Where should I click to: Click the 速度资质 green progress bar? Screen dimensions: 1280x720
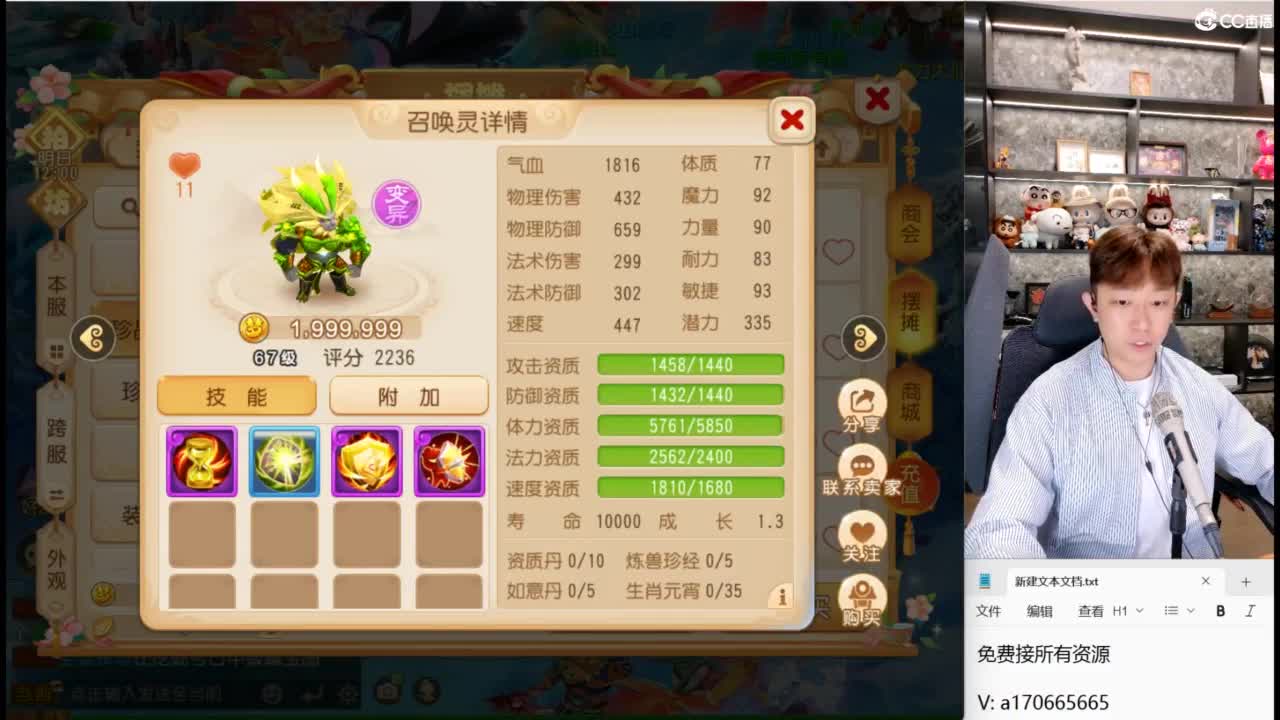click(x=690, y=488)
